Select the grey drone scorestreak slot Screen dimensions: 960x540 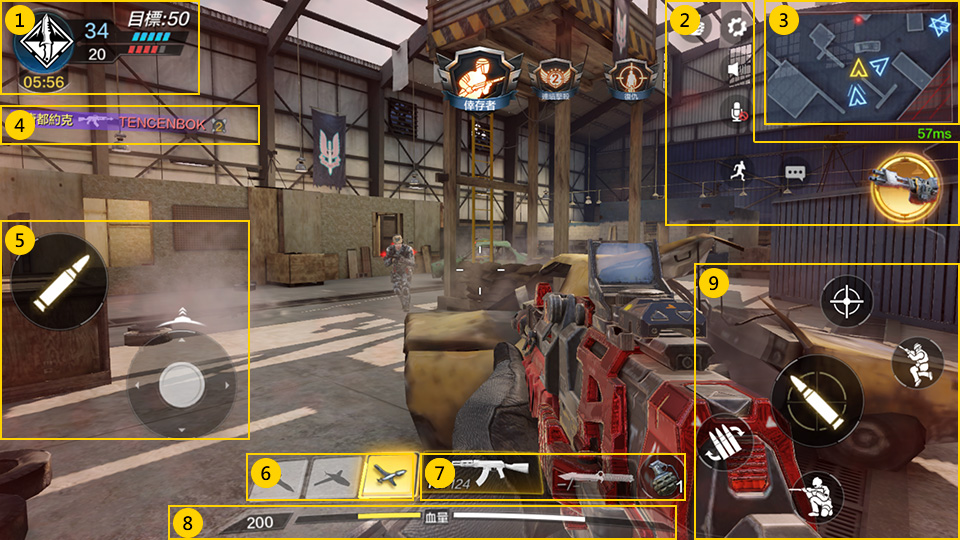[x=333, y=476]
